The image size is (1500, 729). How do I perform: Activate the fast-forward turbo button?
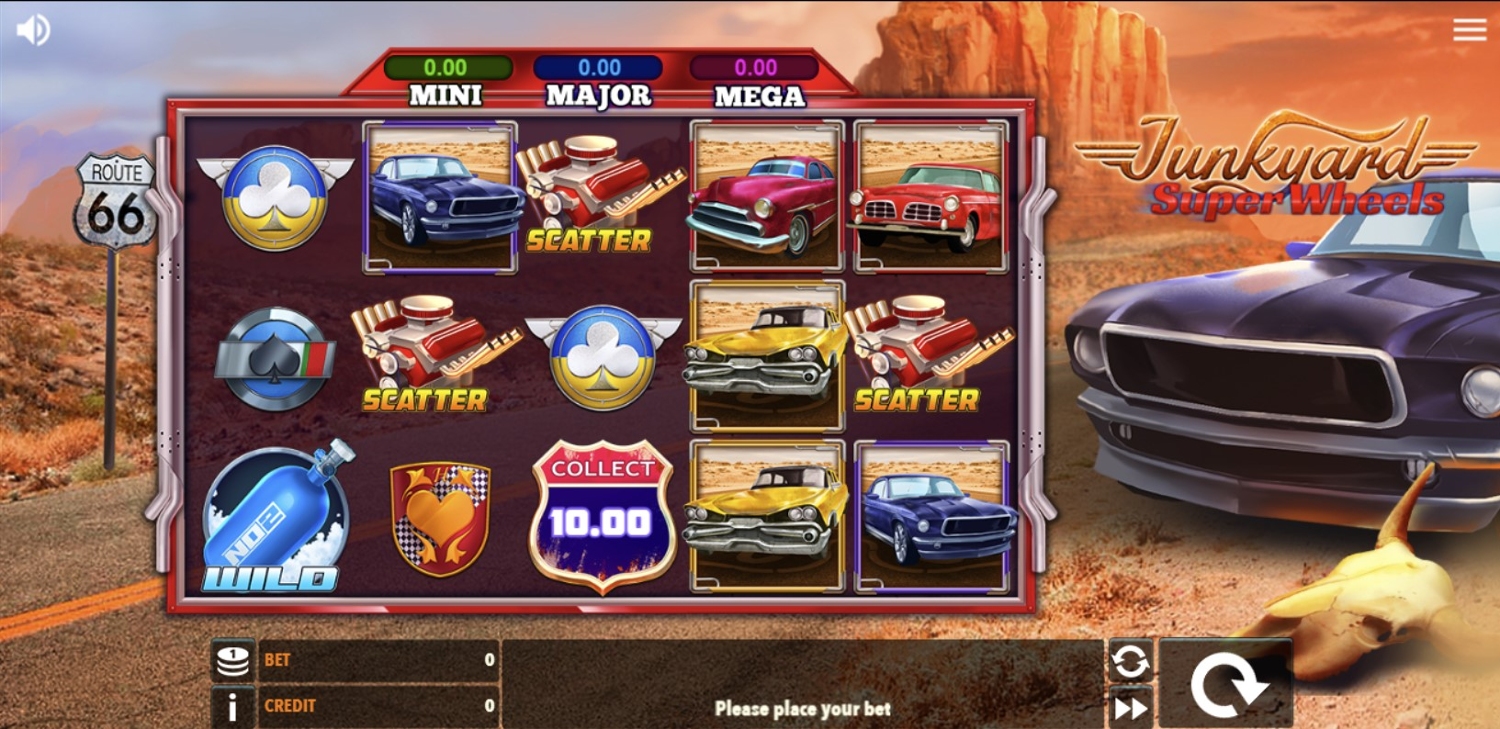pos(1130,708)
